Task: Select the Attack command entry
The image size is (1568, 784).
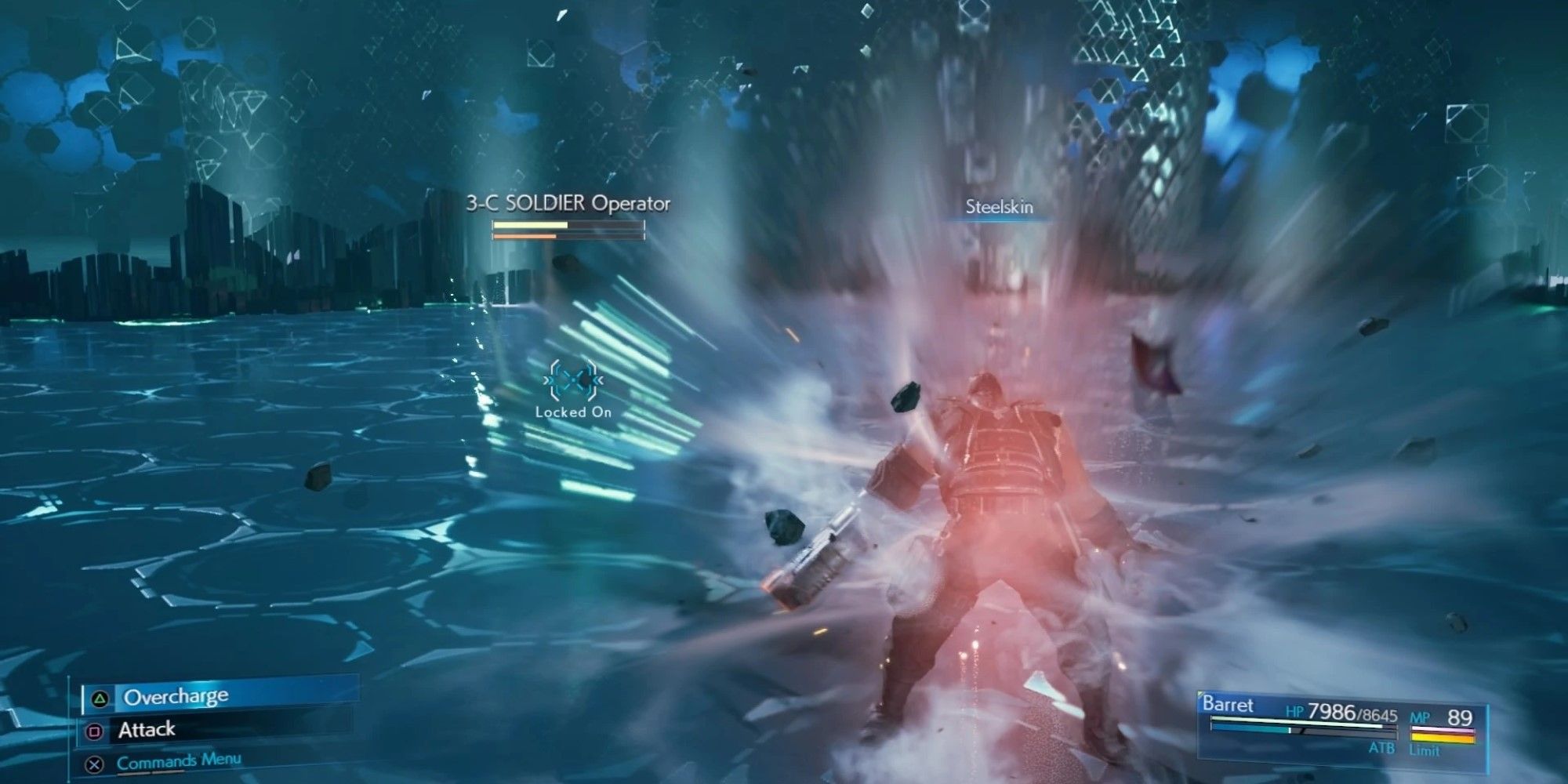Action: [147, 730]
